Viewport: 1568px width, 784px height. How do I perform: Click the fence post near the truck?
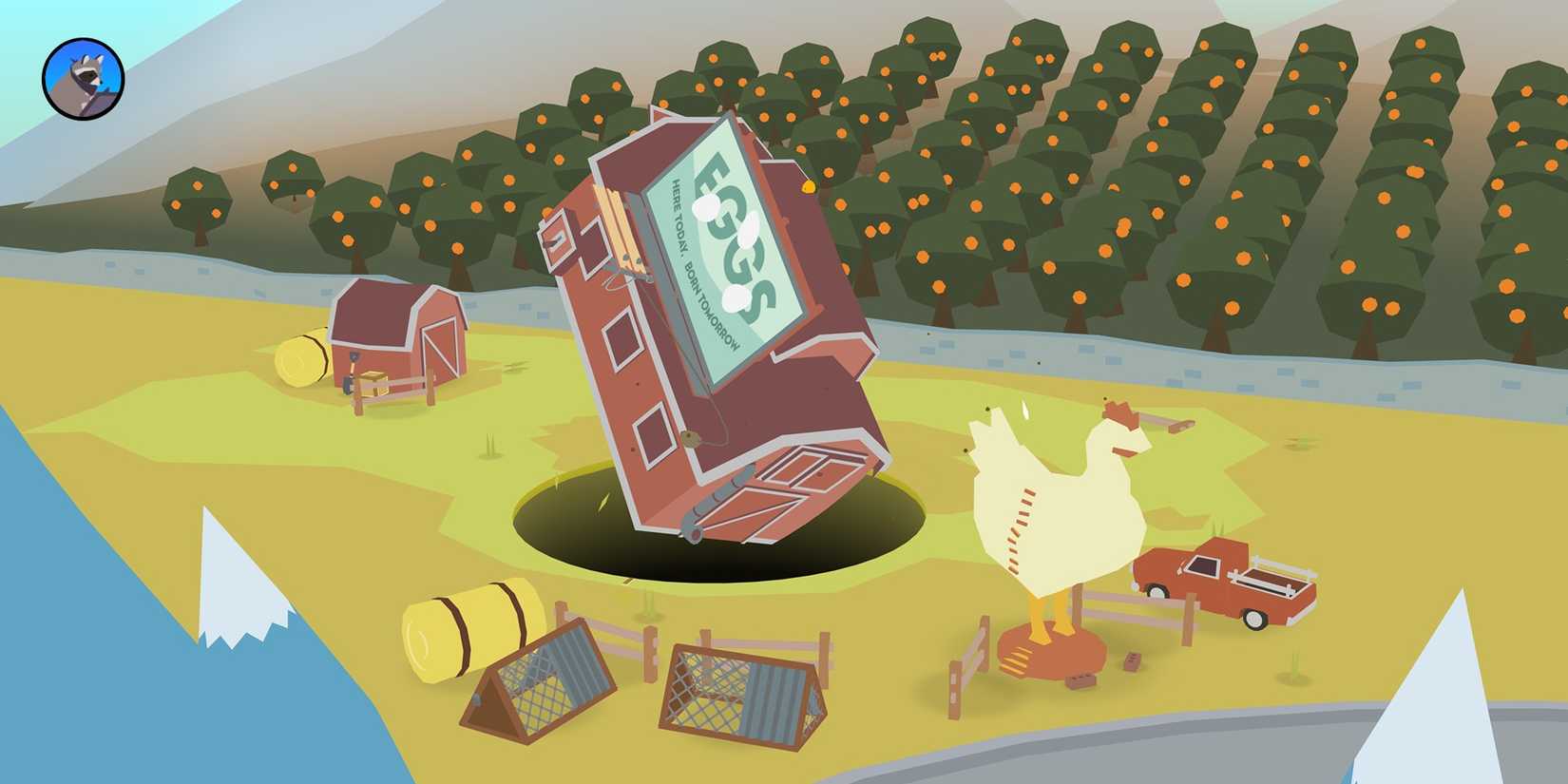(x=1189, y=620)
